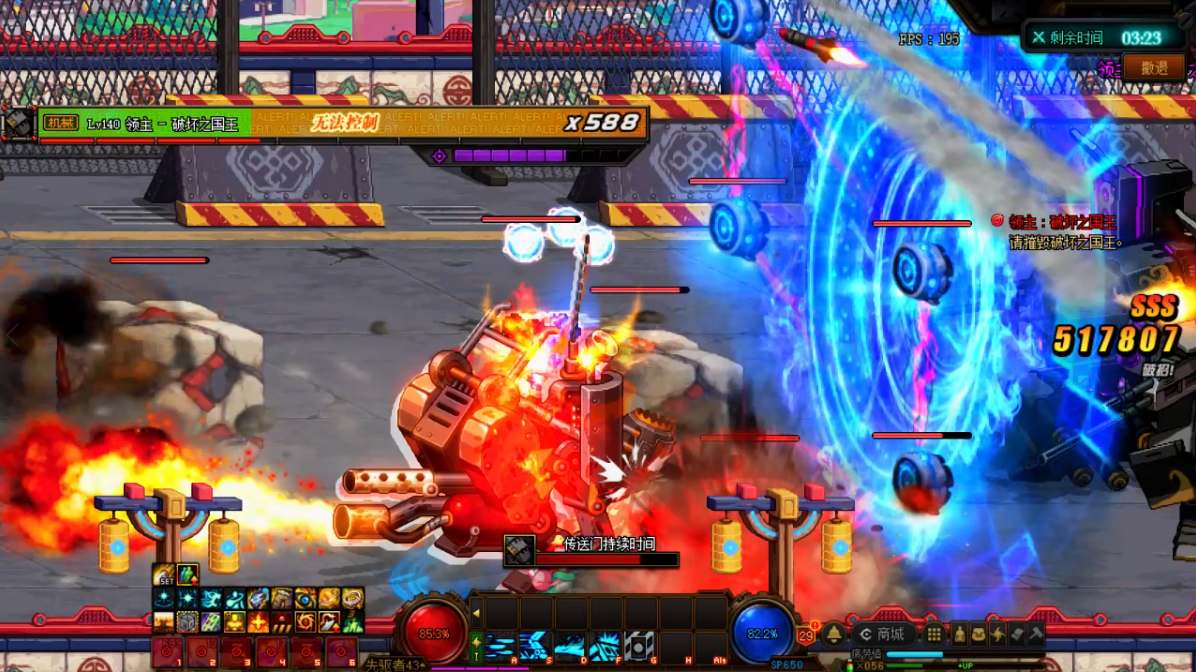Activate the skill bound to S

(535, 646)
